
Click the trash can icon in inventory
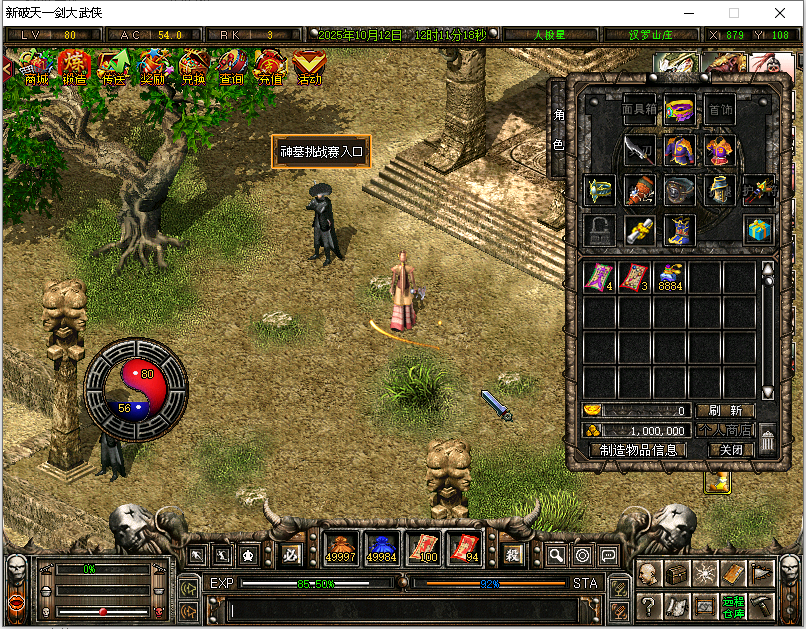767,440
